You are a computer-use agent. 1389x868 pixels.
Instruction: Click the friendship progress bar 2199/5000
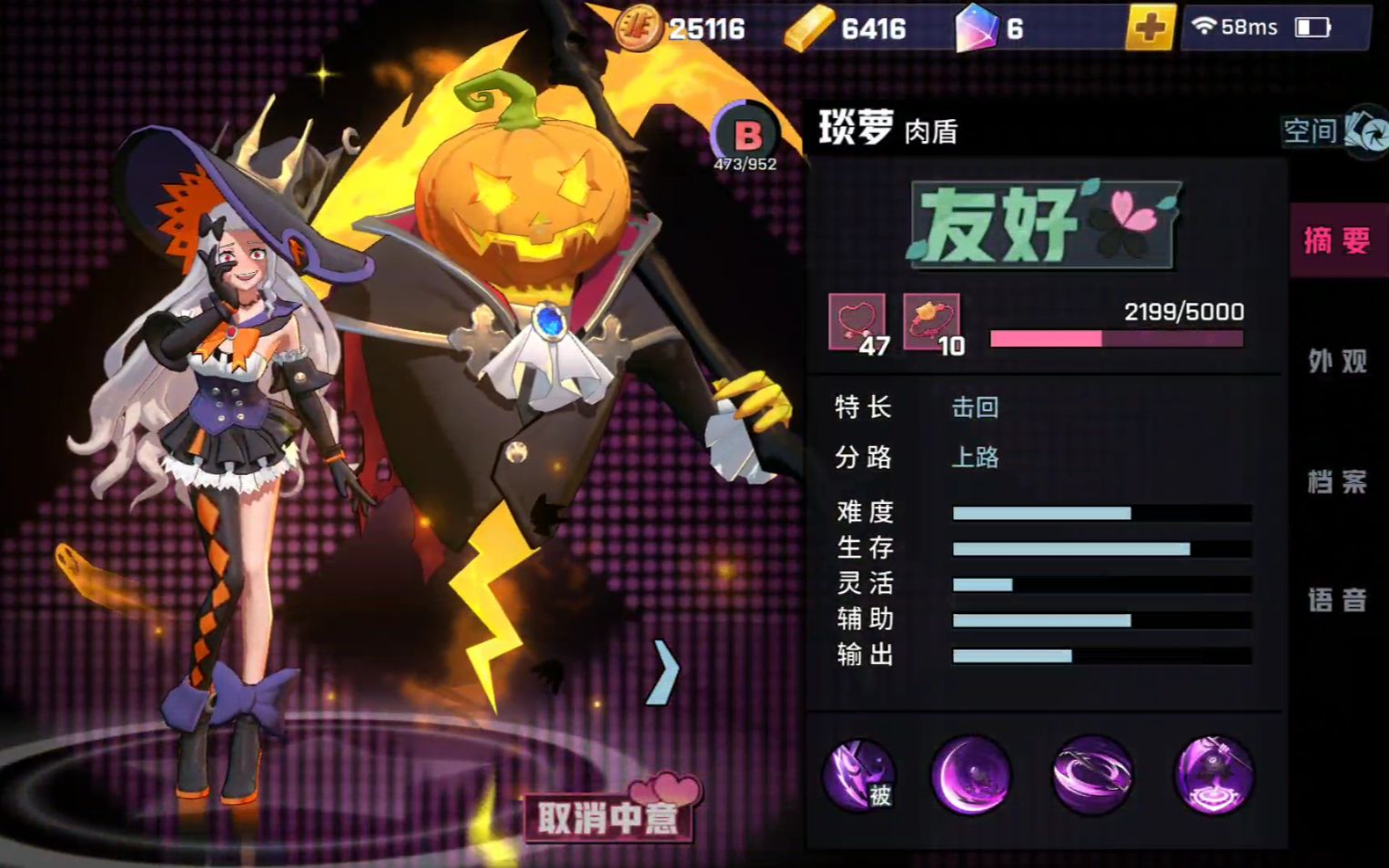(x=1118, y=337)
